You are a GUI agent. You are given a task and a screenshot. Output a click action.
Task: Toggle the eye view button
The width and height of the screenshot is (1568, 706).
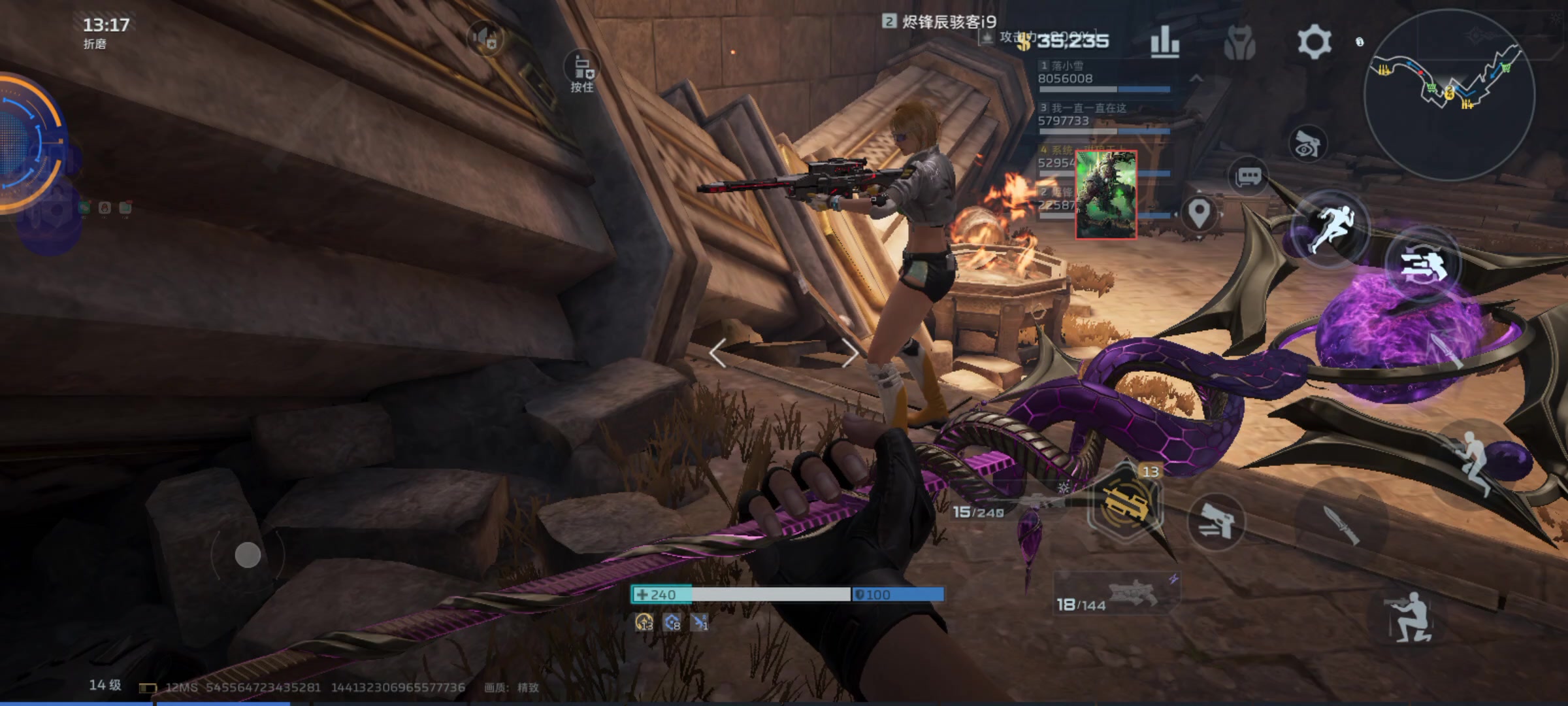click(1307, 144)
